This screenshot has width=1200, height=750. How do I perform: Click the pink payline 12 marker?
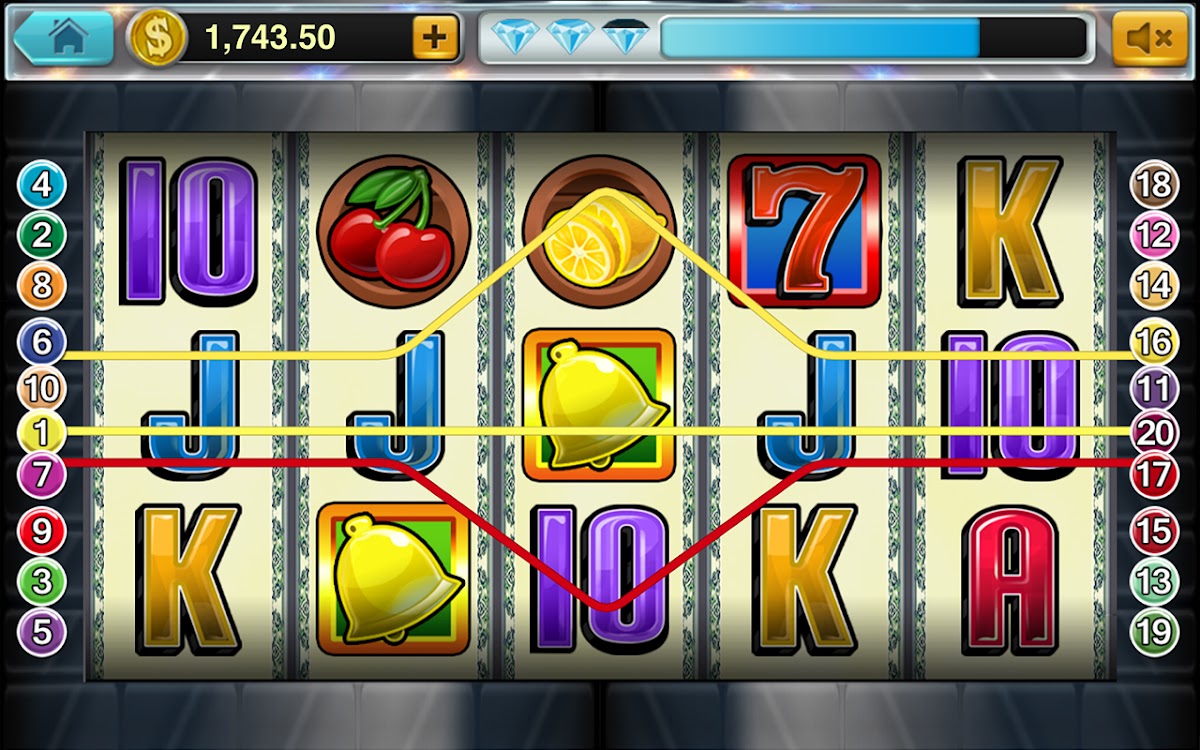click(x=1153, y=236)
